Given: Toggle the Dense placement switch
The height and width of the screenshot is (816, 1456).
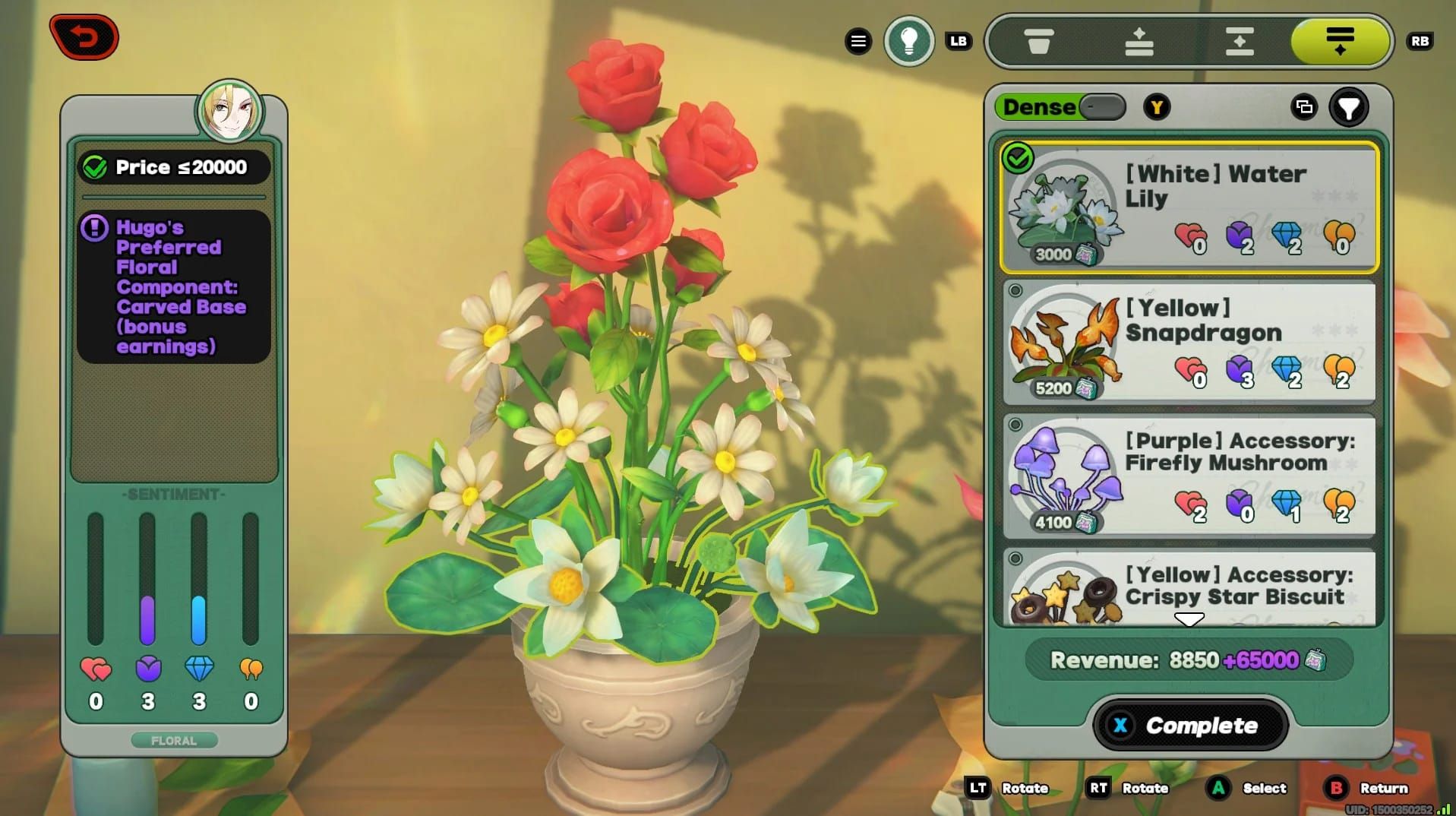Looking at the screenshot, I should [x=1101, y=107].
